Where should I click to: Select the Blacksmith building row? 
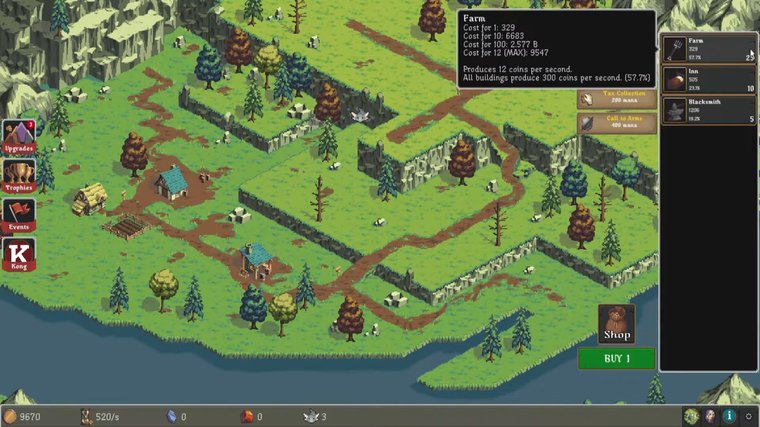pyautogui.click(x=708, y=110)
